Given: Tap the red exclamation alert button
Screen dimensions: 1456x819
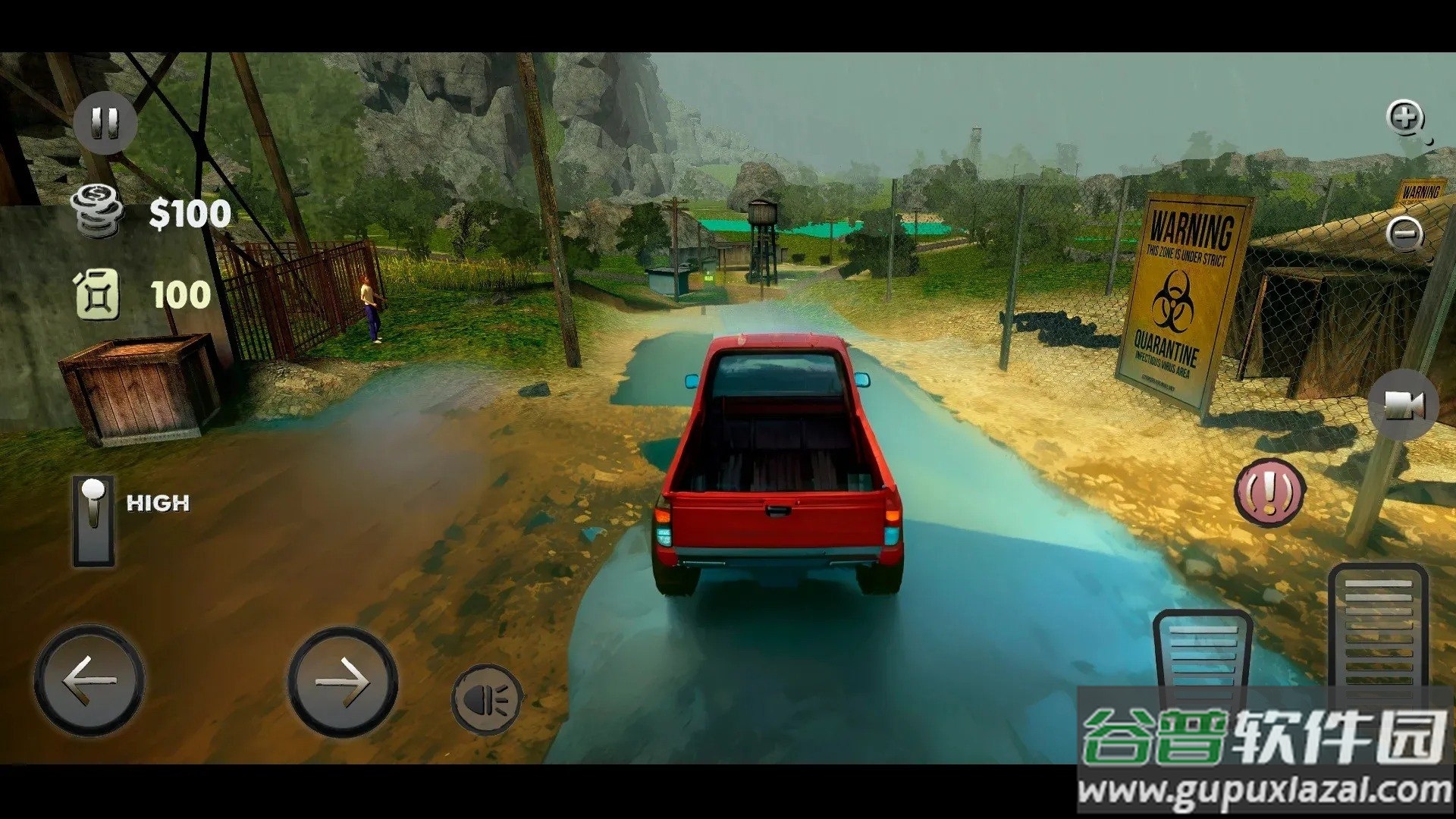Looking at the screenshot, I should pos(1269,492).
